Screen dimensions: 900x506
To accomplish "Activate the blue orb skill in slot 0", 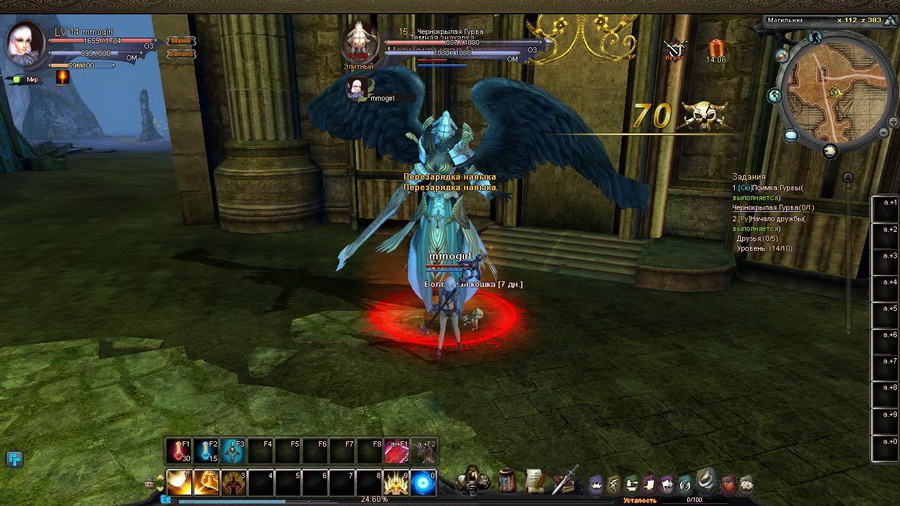I will (x=424, y=483).
